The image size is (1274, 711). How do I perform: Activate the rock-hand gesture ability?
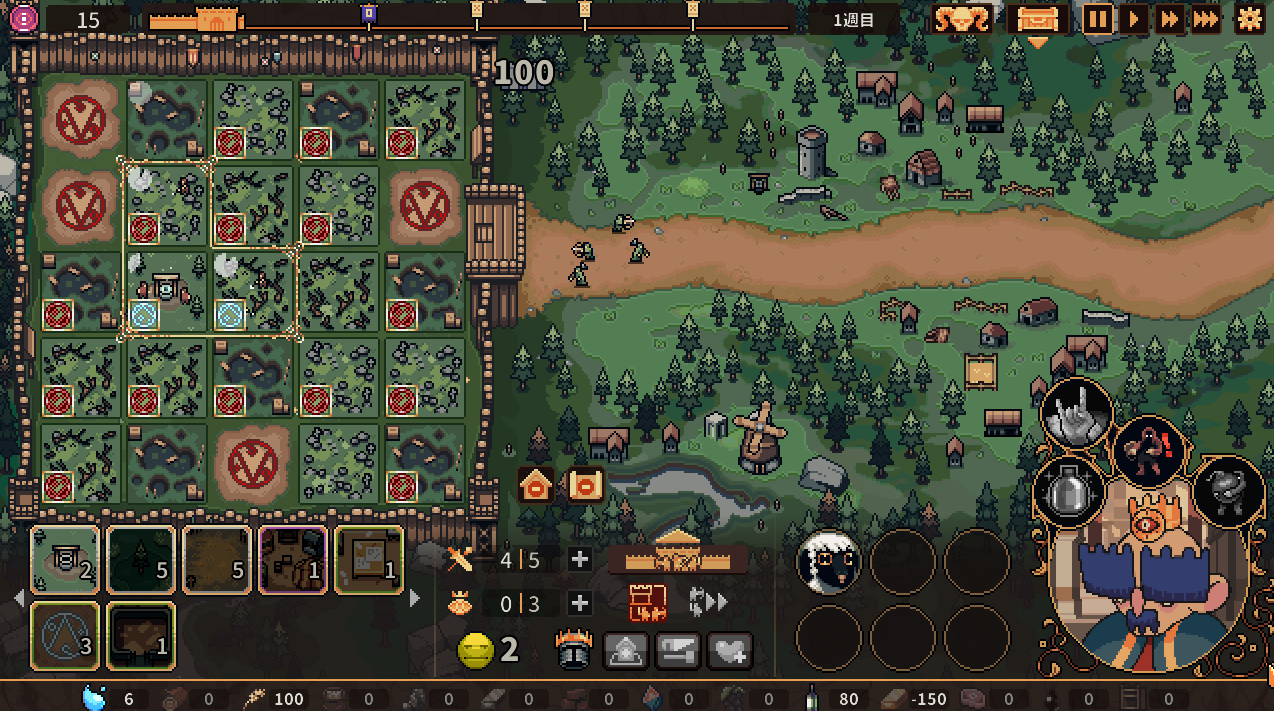pos(1078,412)
